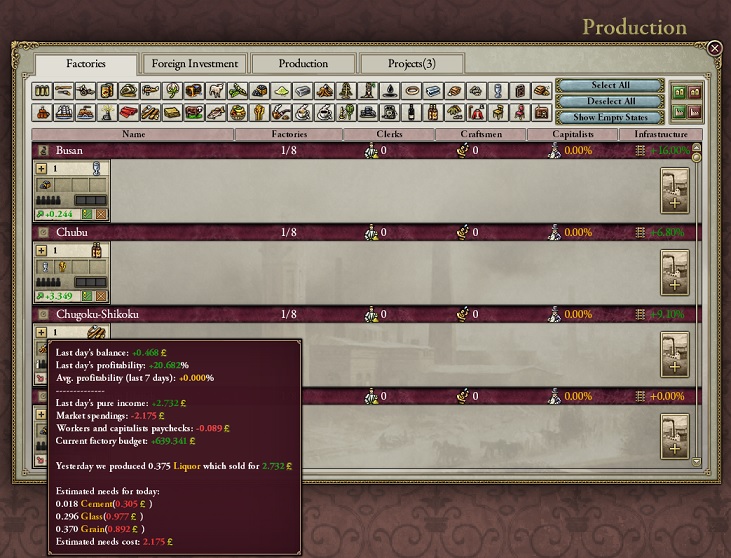Sort by Factories column header
Viewport: 731px width, 558px height.
click(289, 134)
